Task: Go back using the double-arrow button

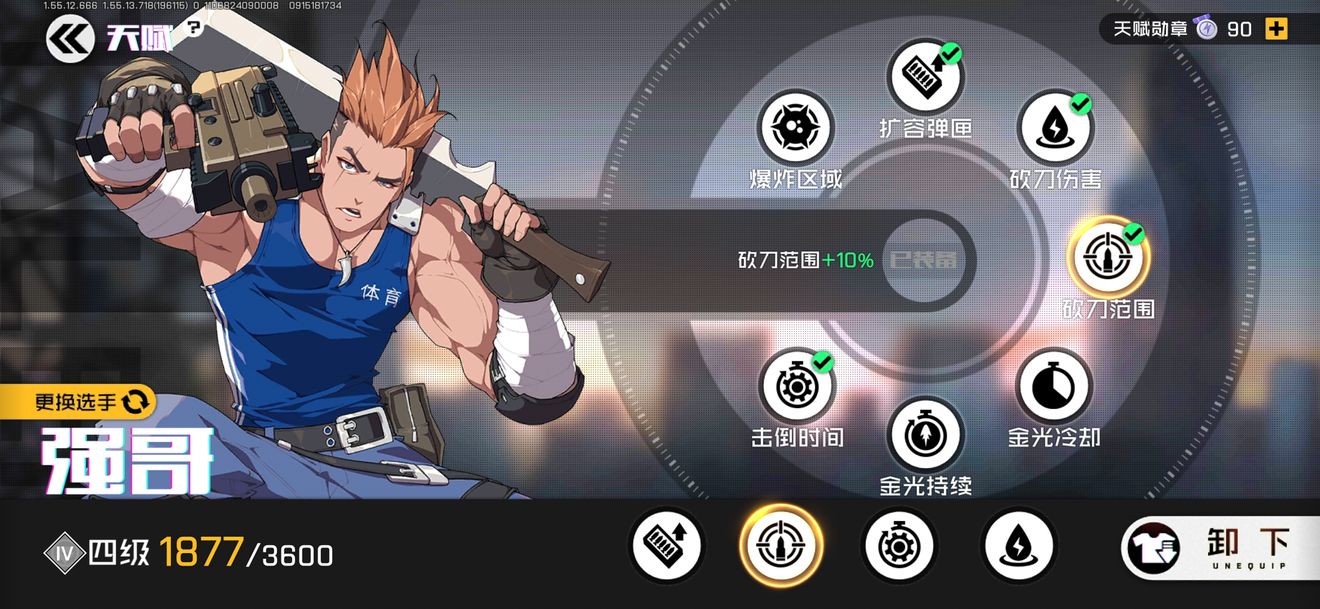Action: [70, 39]
